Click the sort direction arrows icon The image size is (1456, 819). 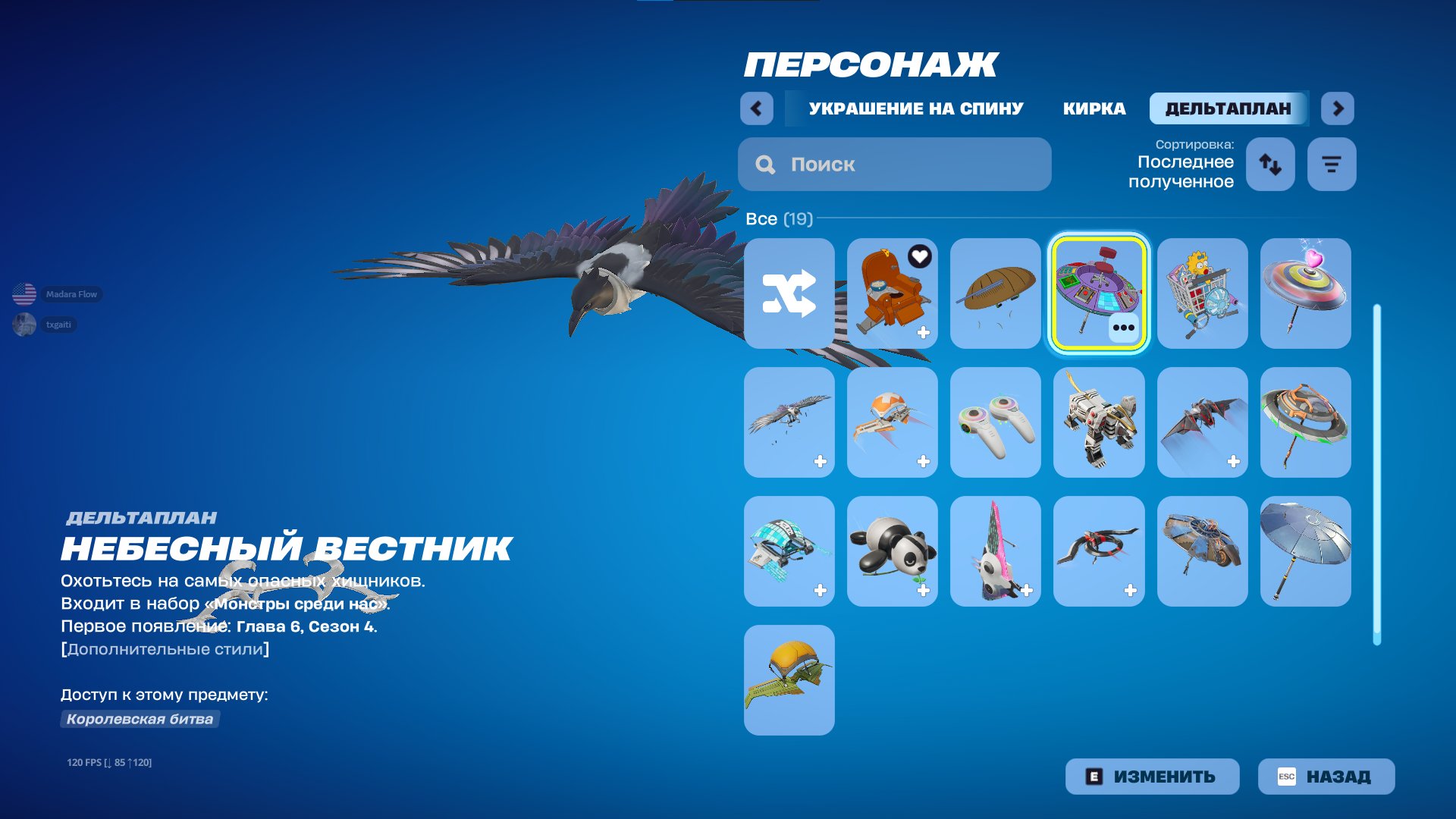pos(1269,164)
